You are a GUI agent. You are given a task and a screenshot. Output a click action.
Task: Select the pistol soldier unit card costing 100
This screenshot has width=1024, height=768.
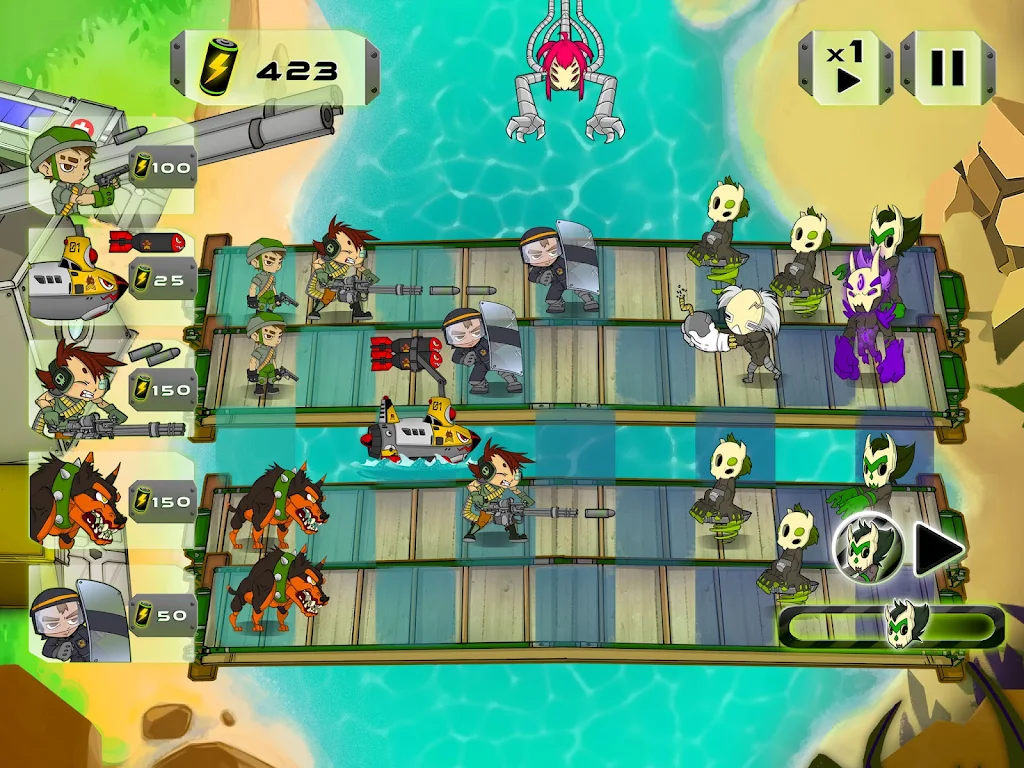110,168
